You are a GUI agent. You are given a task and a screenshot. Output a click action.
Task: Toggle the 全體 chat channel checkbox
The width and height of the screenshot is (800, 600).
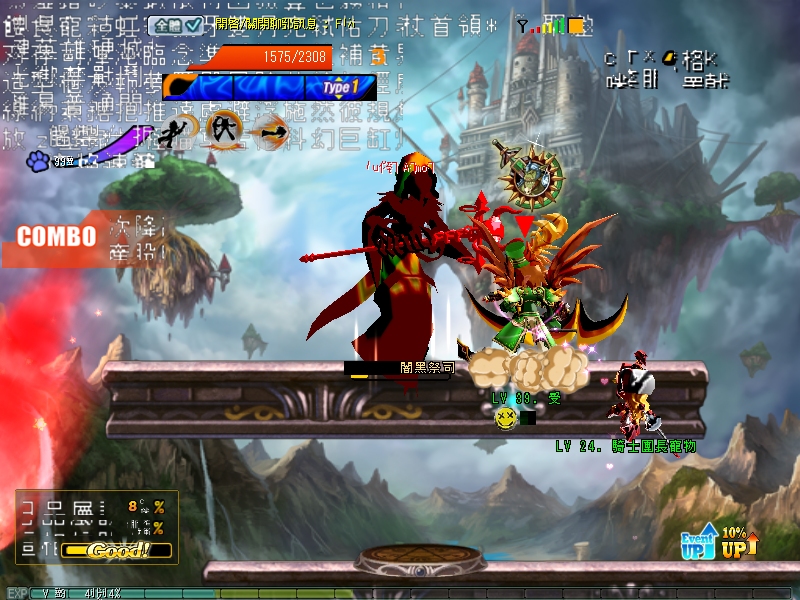pyautogui.click(x=194, y=25)
